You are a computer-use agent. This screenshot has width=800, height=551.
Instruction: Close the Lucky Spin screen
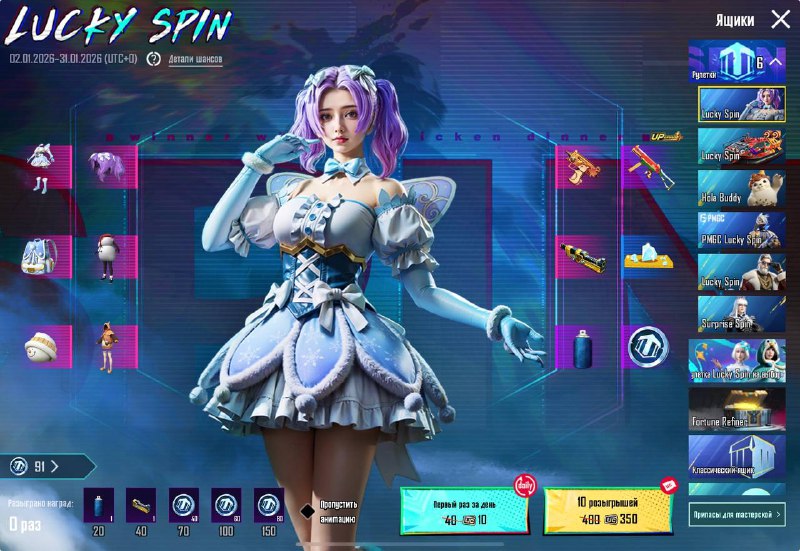(780, 20)
